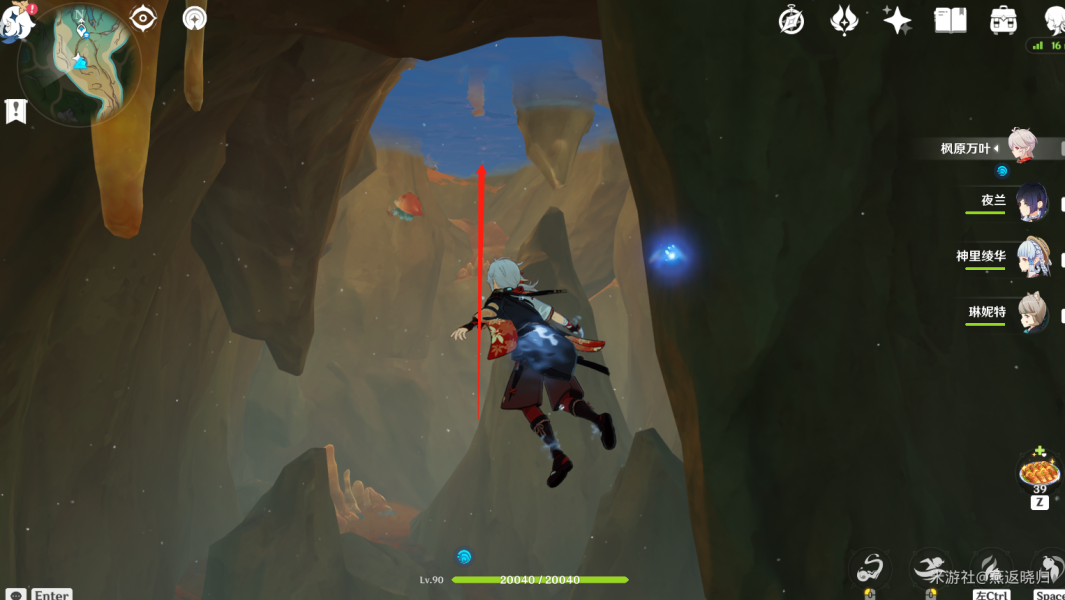Switch to party member 夜兰
This screenshot has width=1065, height=600.
tap(1031, 201)
